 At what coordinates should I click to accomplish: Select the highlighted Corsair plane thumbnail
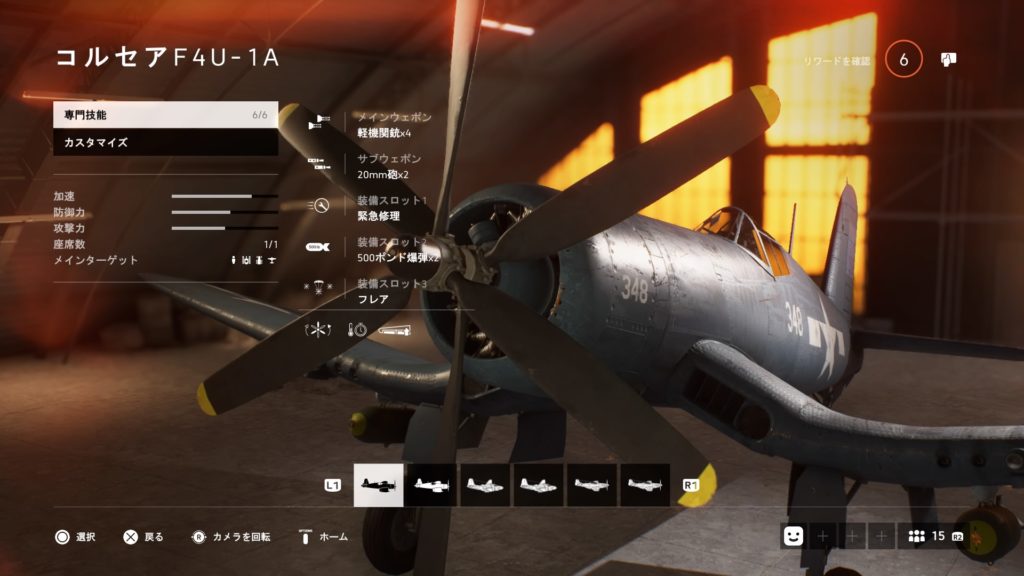[379, 485]
